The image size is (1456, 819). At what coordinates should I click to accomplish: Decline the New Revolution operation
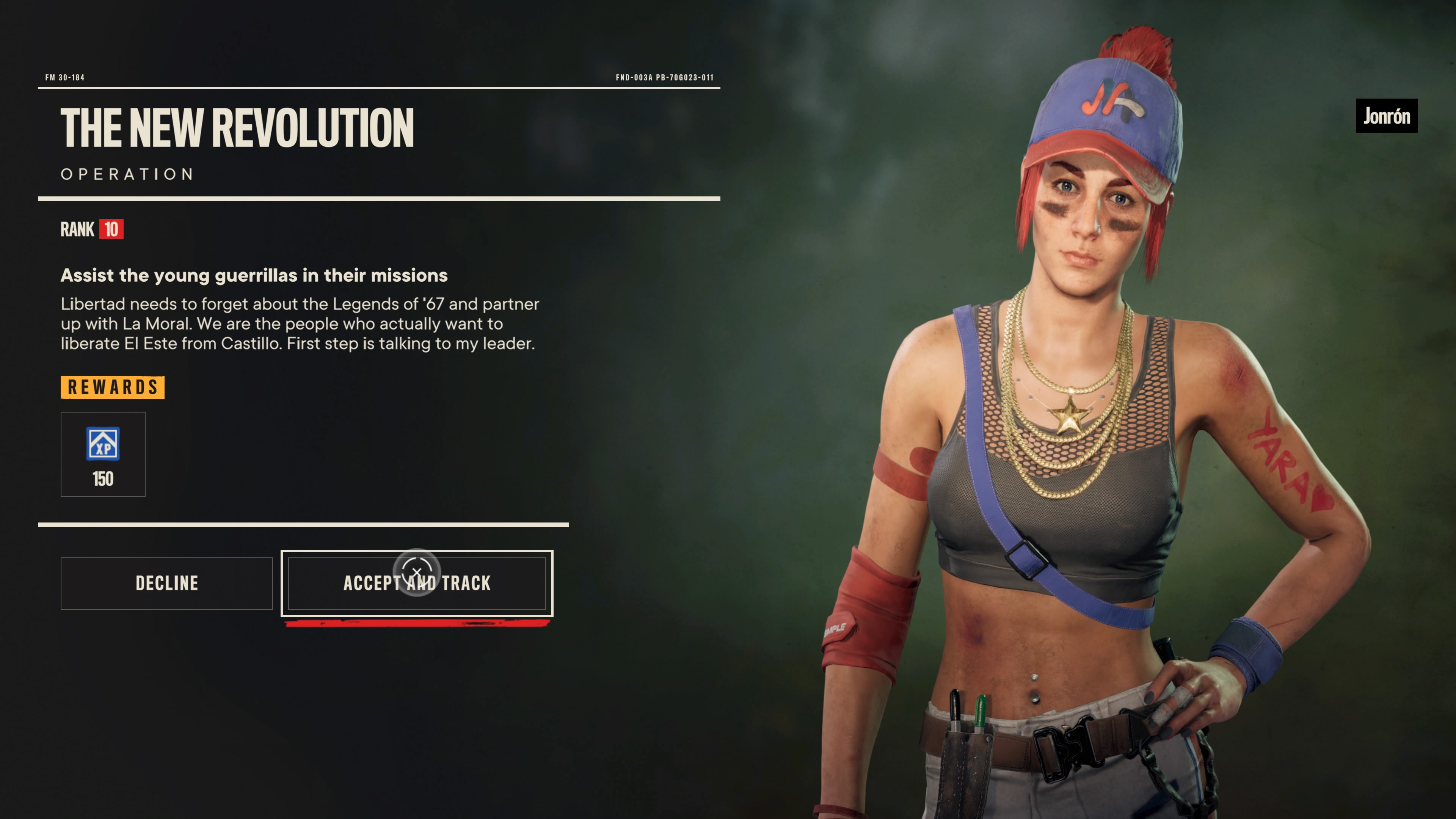pyautogui.click(x=167, y=583)
